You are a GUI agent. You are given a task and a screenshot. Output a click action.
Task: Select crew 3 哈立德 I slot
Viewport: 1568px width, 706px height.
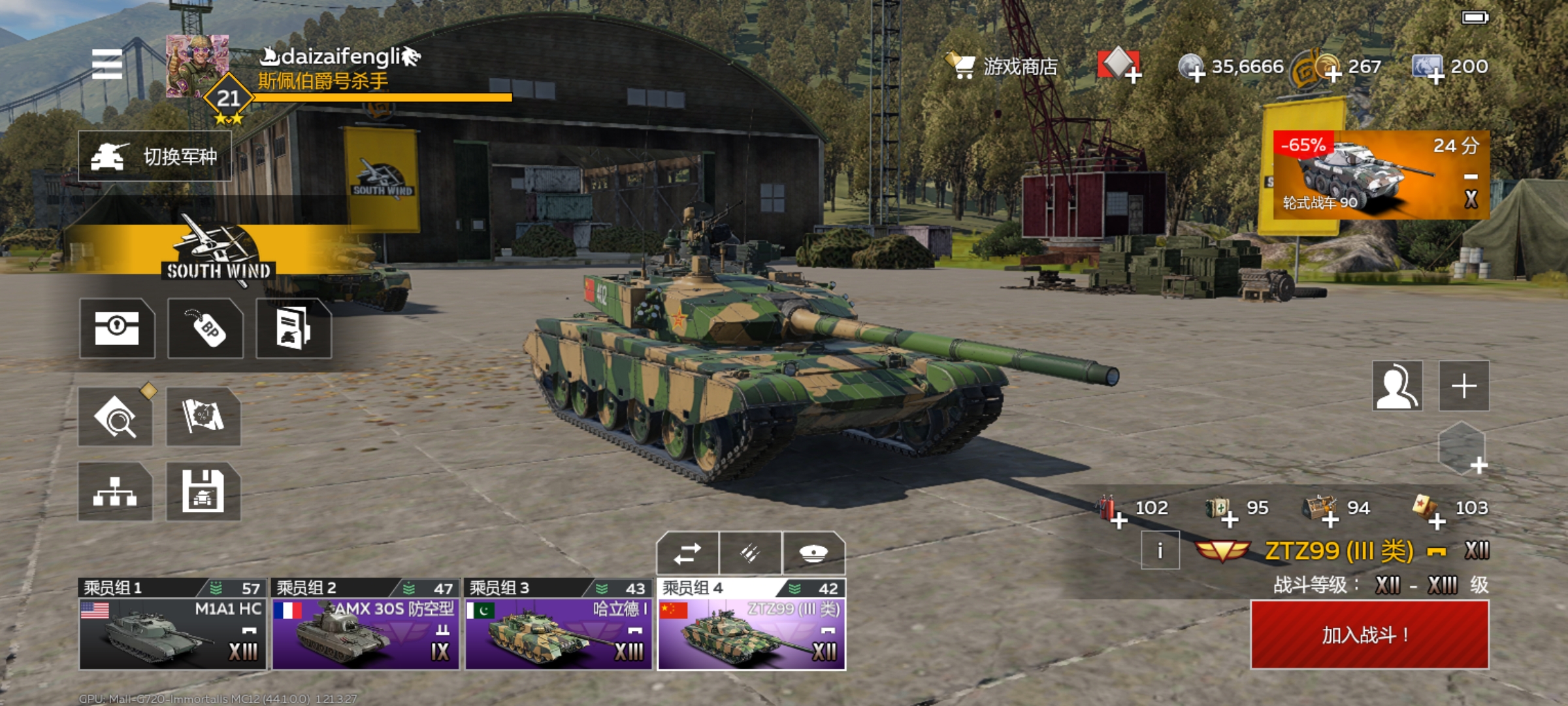[x=558, y=625]
